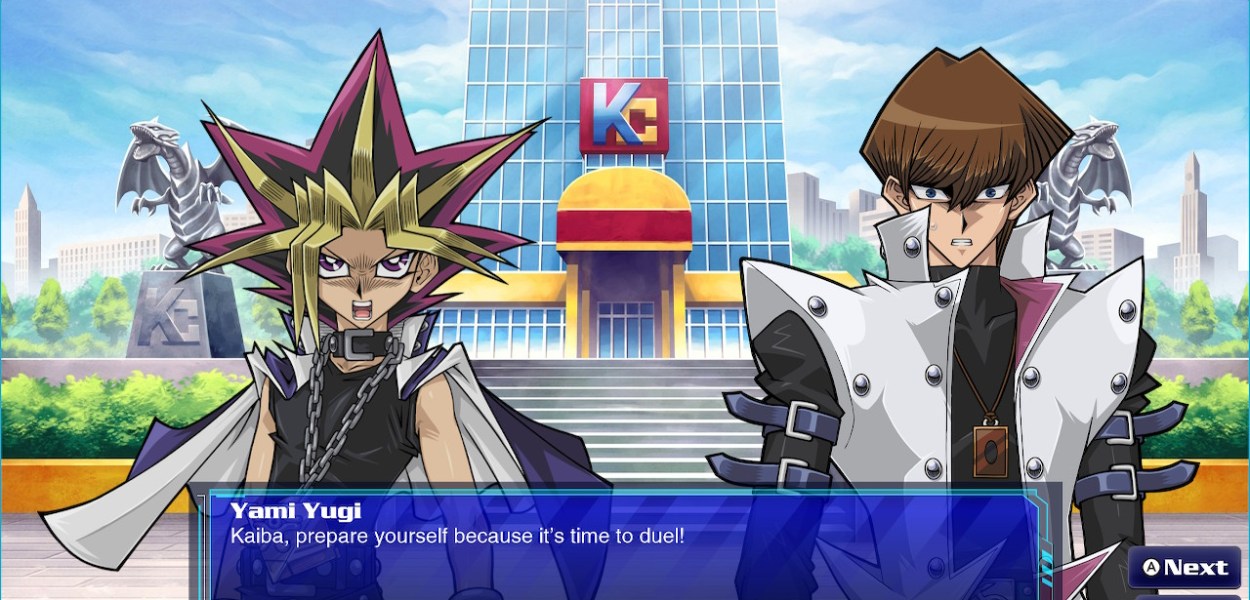This screenshot has width=1250, height=600.
Task: Advance the dialogue with the Next button
Action: click(1185, 567)
